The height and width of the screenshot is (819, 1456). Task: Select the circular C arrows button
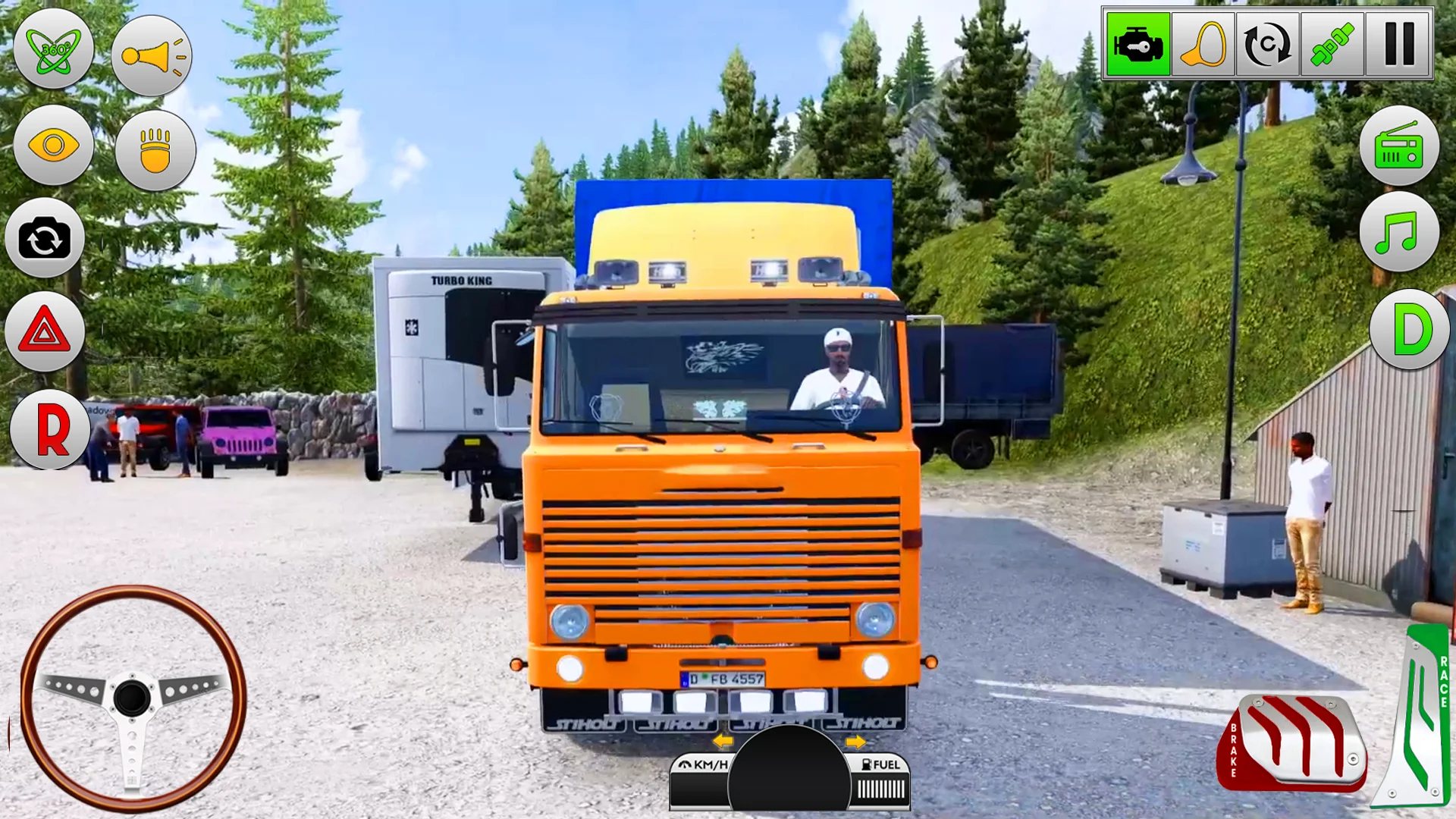tap(1267, 44)
